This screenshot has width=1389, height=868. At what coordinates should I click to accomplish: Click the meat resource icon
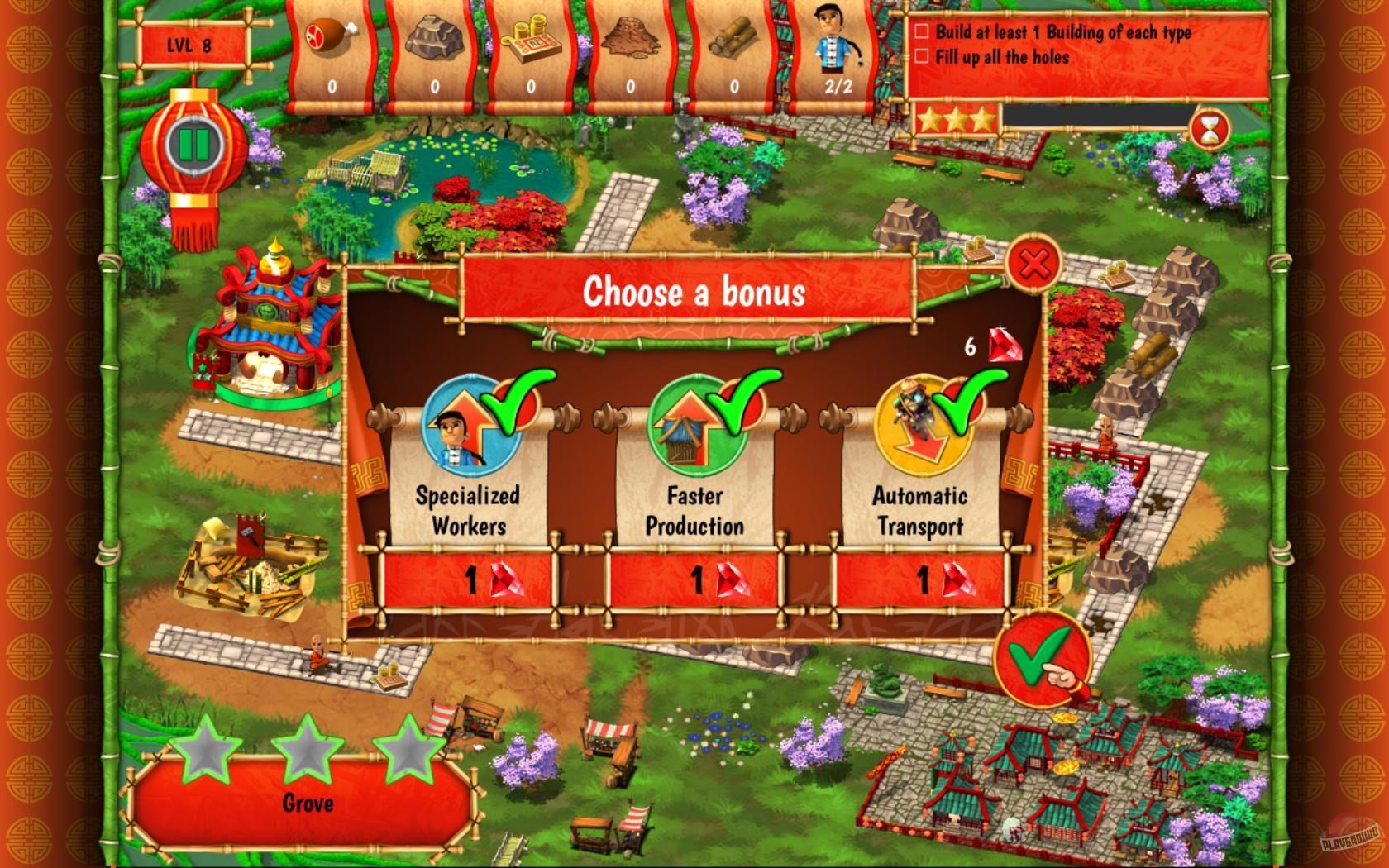331,37
